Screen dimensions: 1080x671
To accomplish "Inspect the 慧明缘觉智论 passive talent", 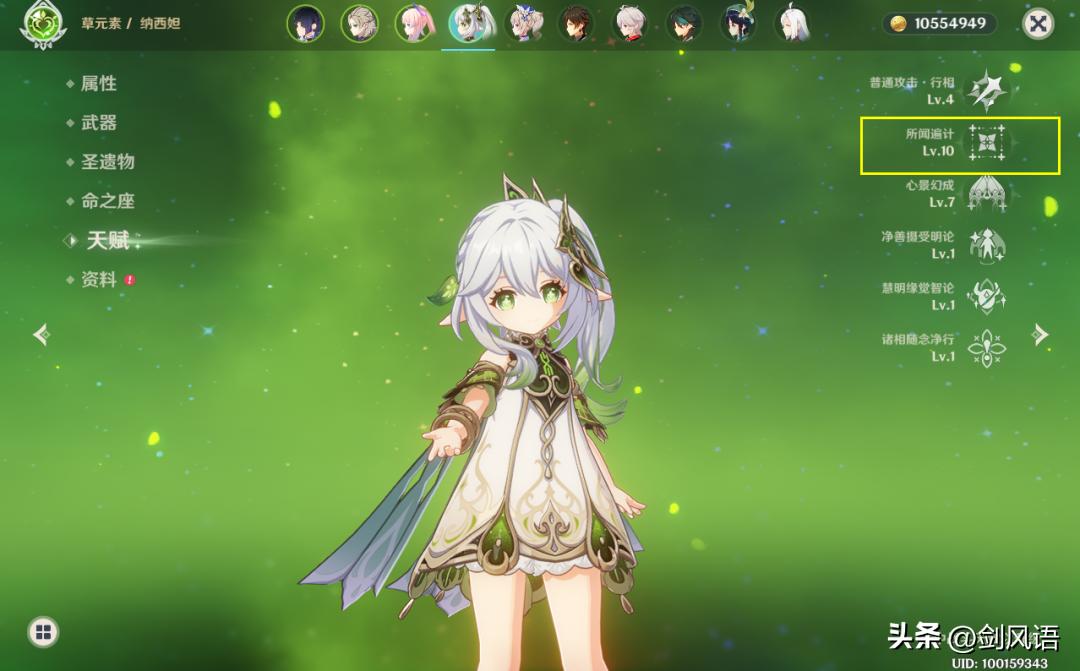I will click(986, 296).
